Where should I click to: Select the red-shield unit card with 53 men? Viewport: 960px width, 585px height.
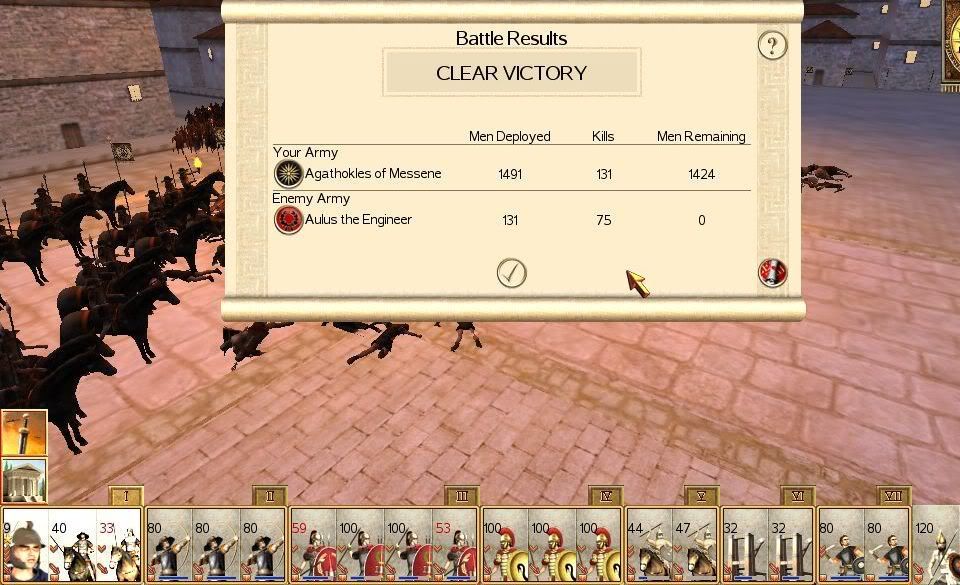click(456, 547)
